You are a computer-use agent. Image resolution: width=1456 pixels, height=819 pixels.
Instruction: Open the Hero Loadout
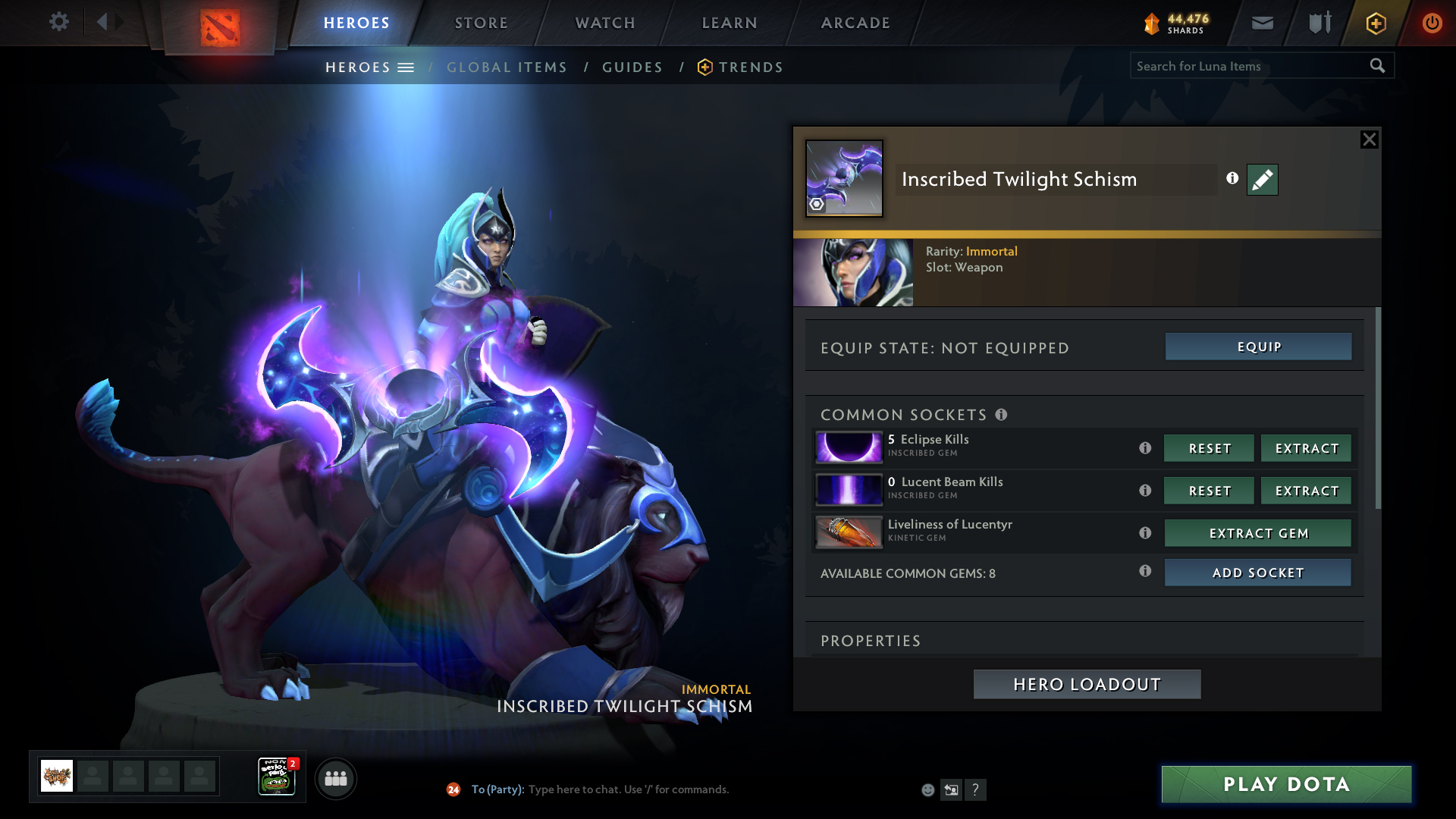point(1087,684)
